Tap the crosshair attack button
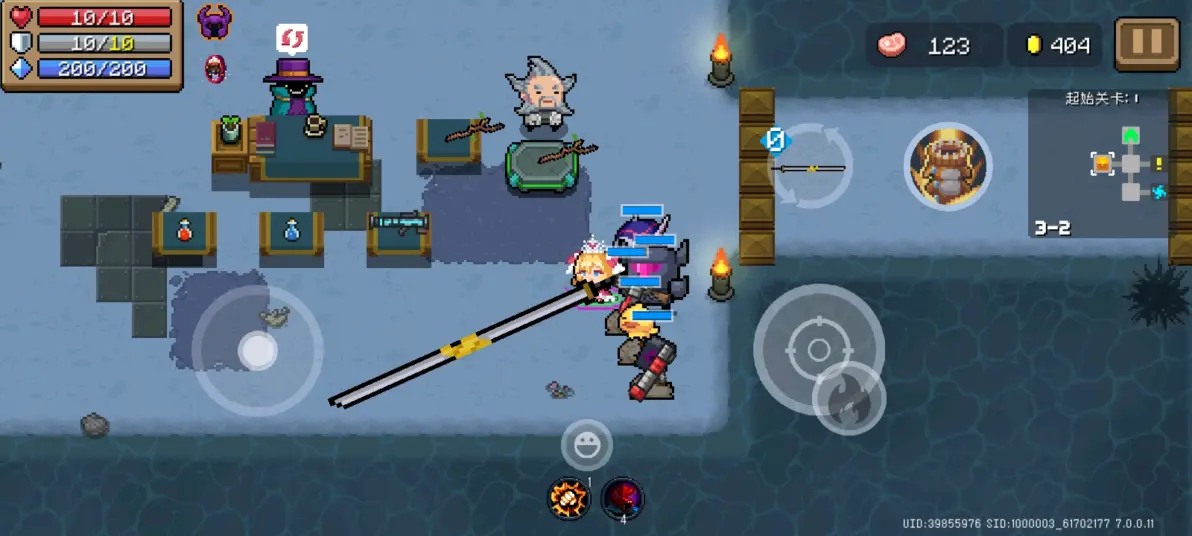Image resolution: width=1192 pixels, height=536 pixels. tap(818, 350)
